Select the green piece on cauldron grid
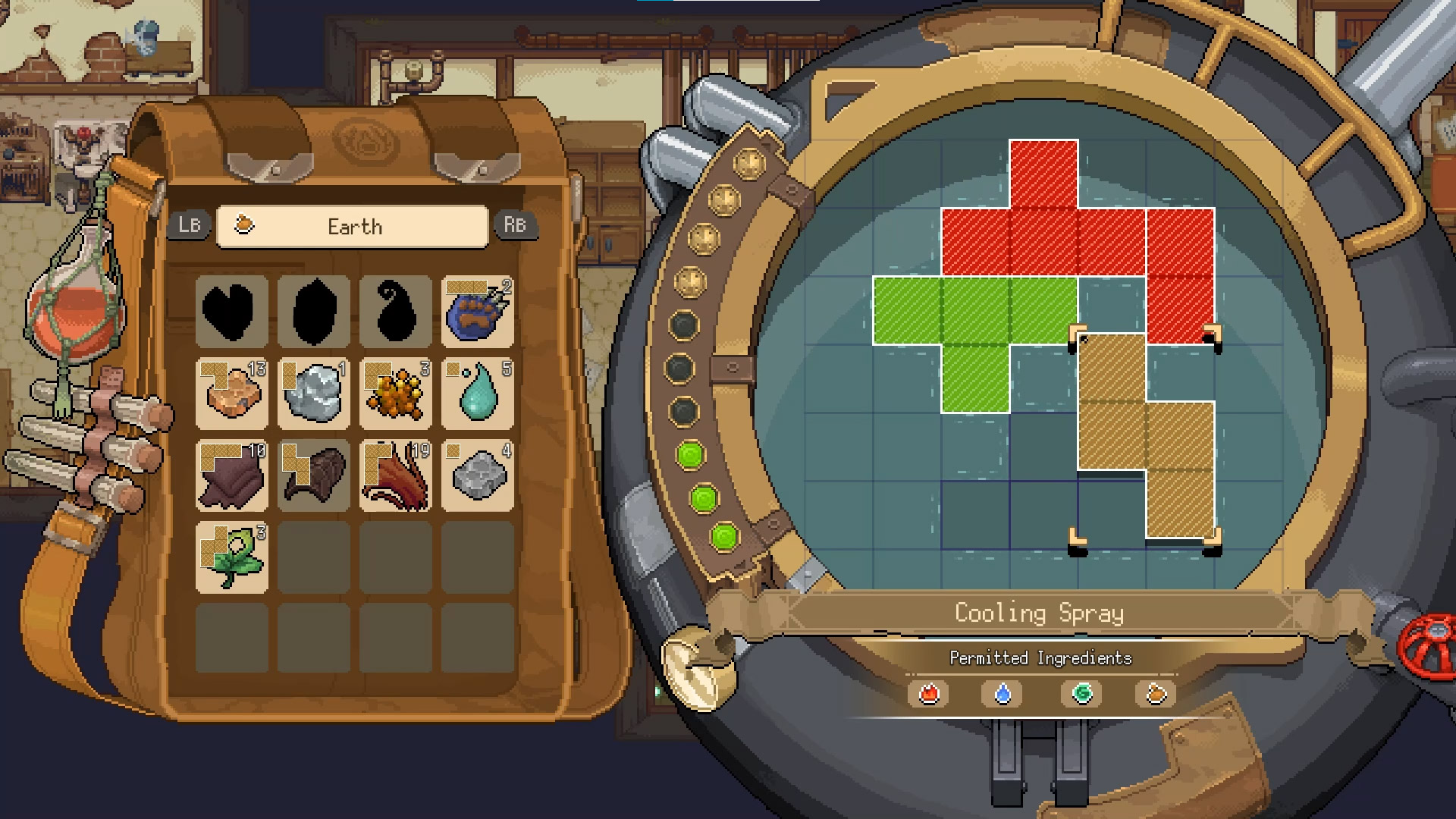This screenshot has width=1456, height=819. [x=975, y=311]
